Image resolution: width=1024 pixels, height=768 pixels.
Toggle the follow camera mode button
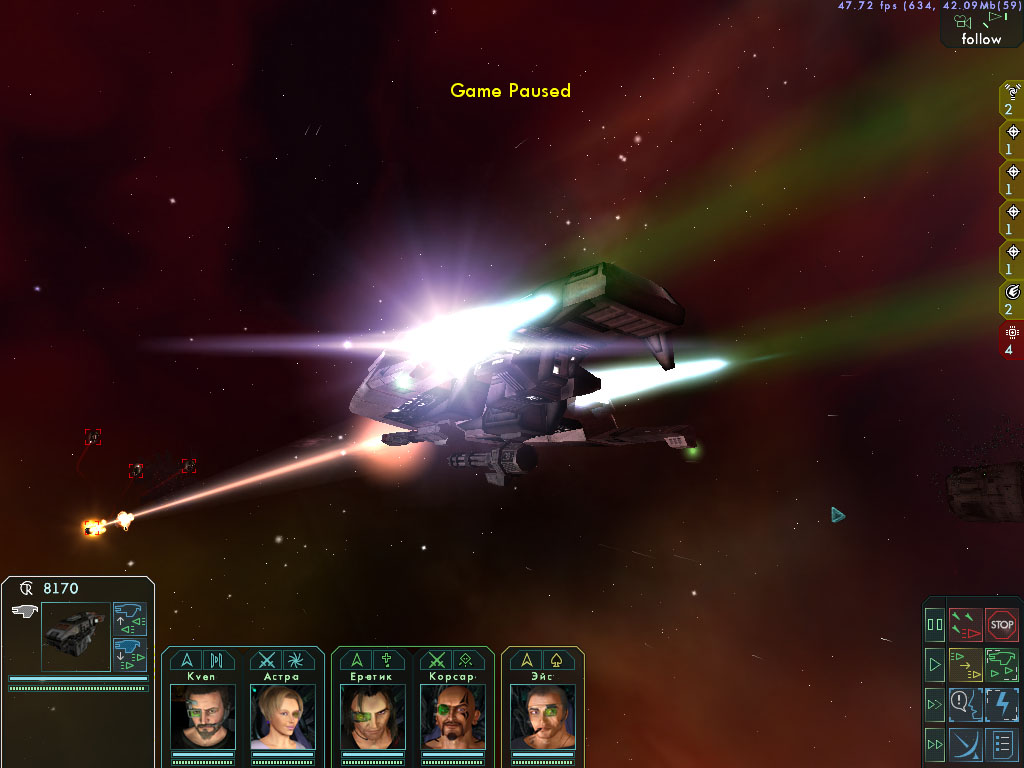(981, 29)
